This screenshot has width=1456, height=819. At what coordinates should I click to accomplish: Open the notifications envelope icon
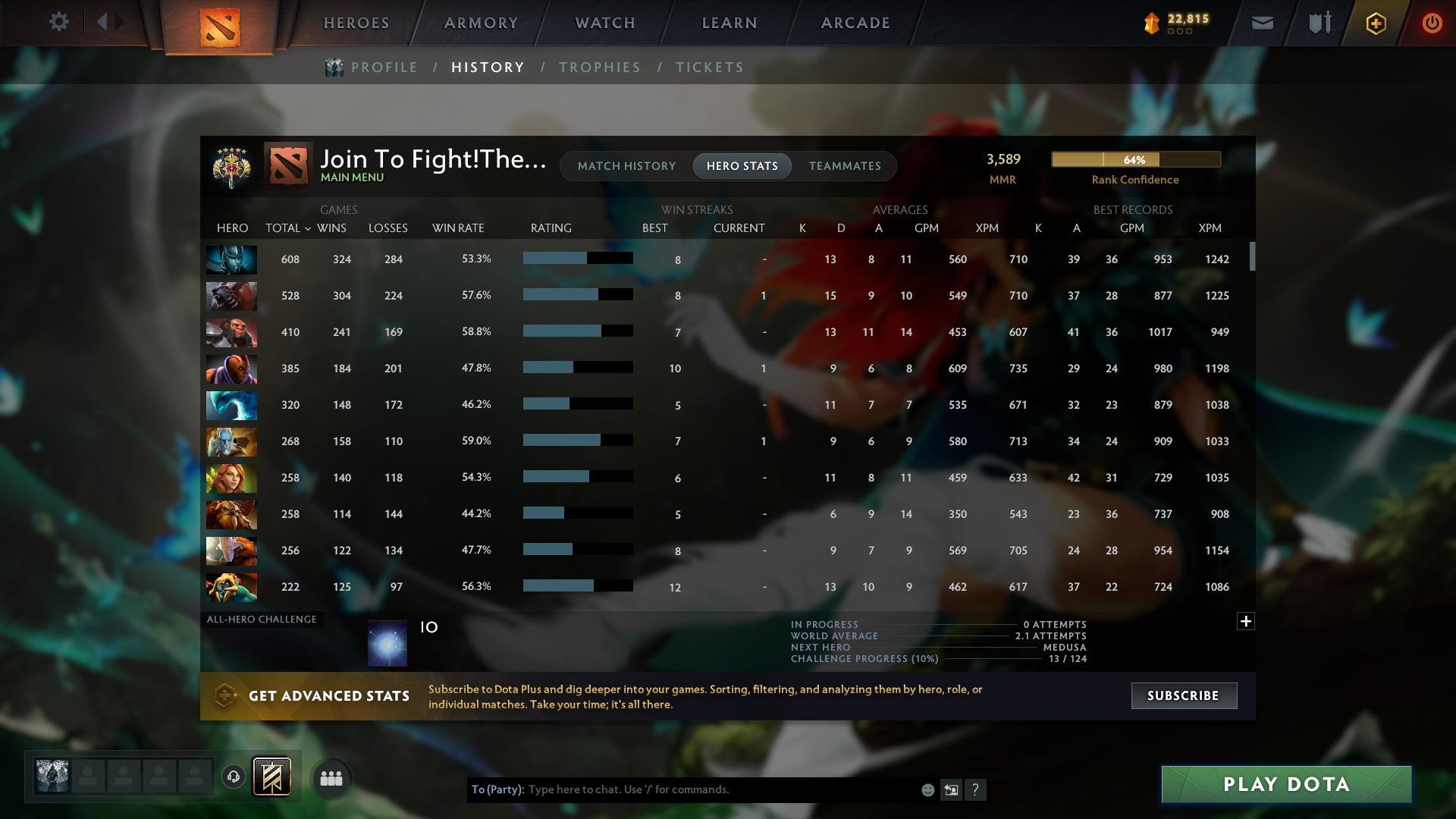pyautogui.click(x=1261, y=22)
